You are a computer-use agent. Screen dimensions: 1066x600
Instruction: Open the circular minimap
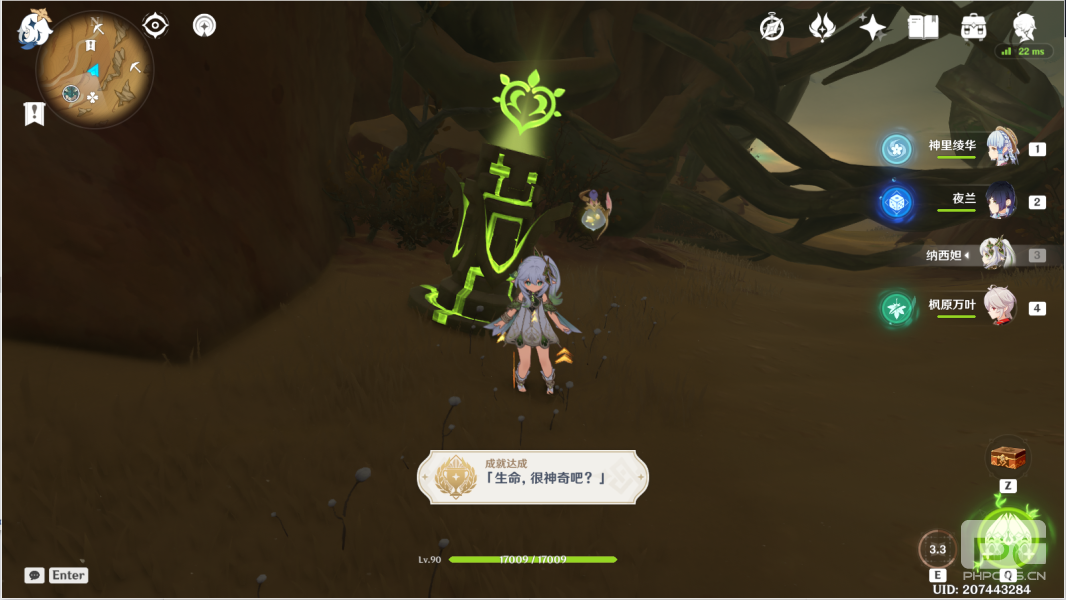95,72
